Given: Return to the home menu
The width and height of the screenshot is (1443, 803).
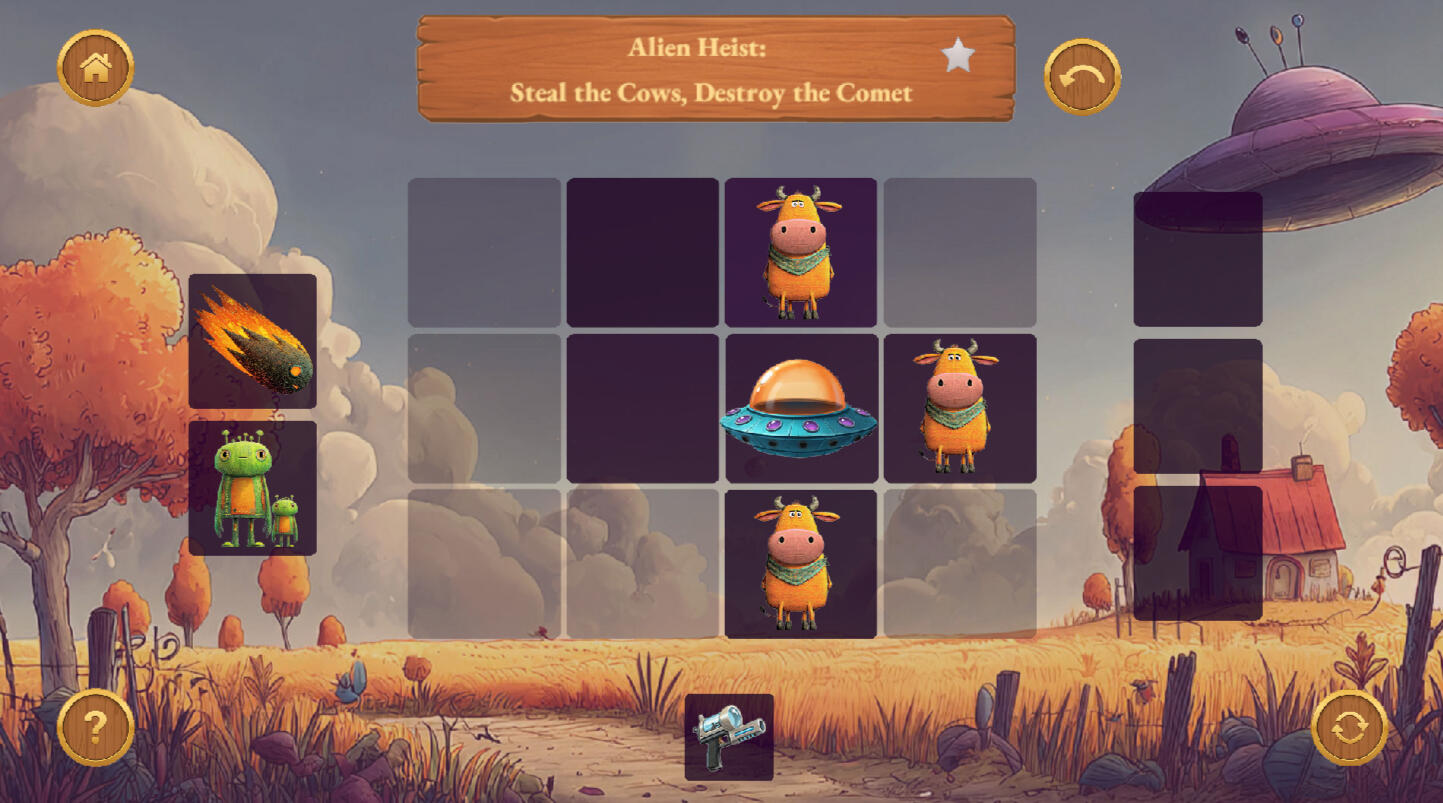Looking at the screenshot, I should click(x=95, y=68).
